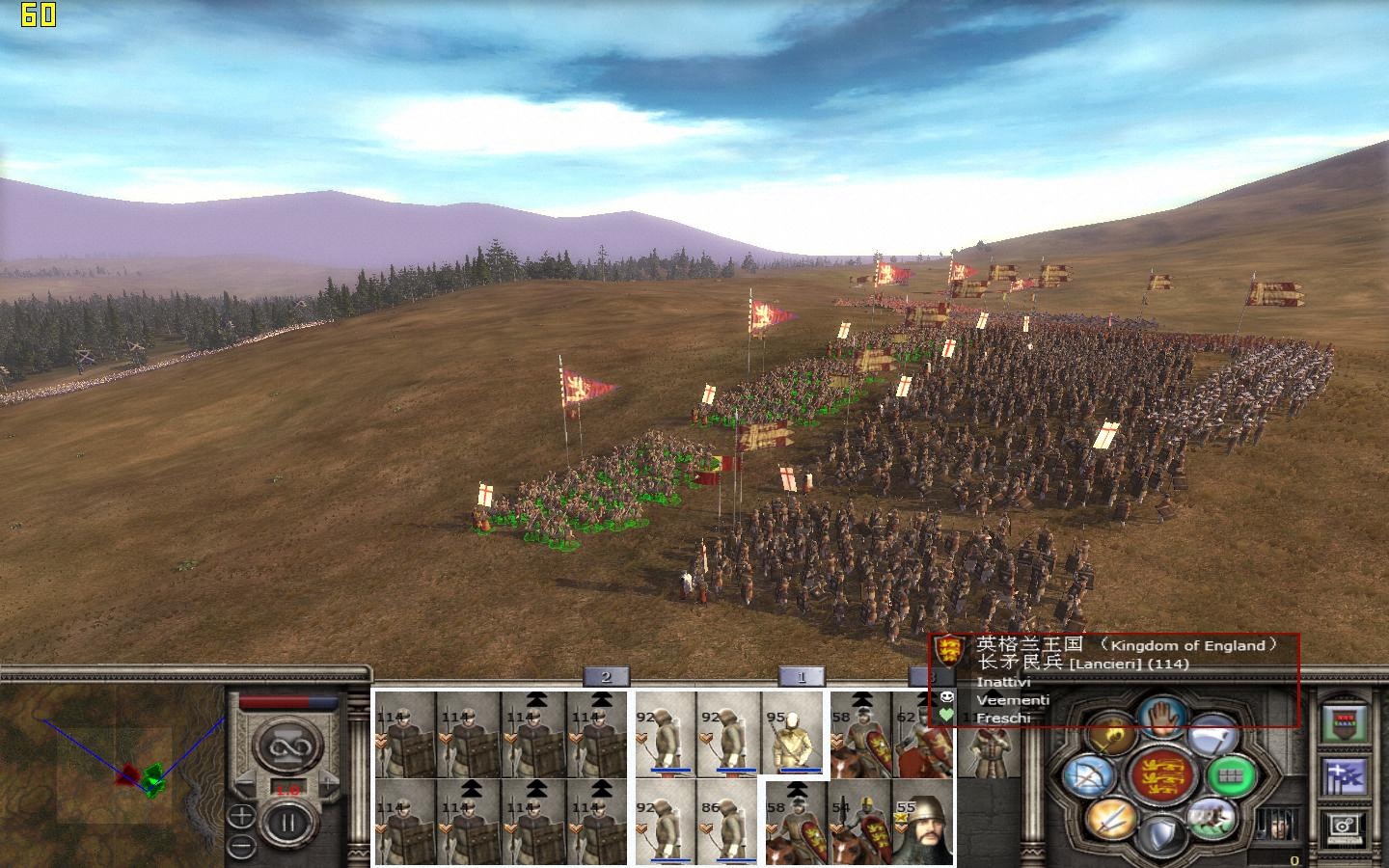Activate the halt command with the hand icon

pyautogui.click(x=1162, y=716)
